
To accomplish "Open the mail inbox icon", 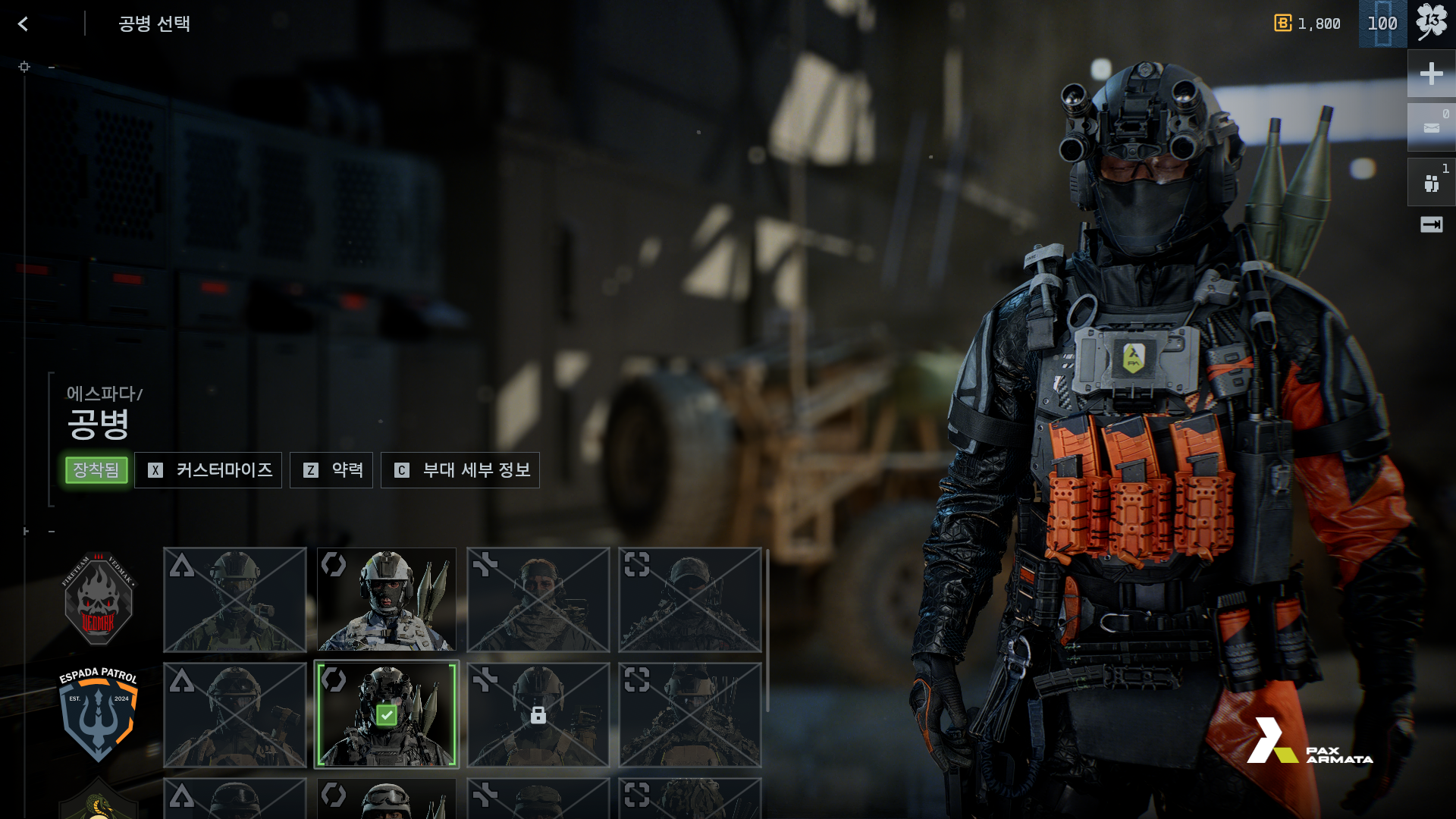I will (x=1431, y=127).
